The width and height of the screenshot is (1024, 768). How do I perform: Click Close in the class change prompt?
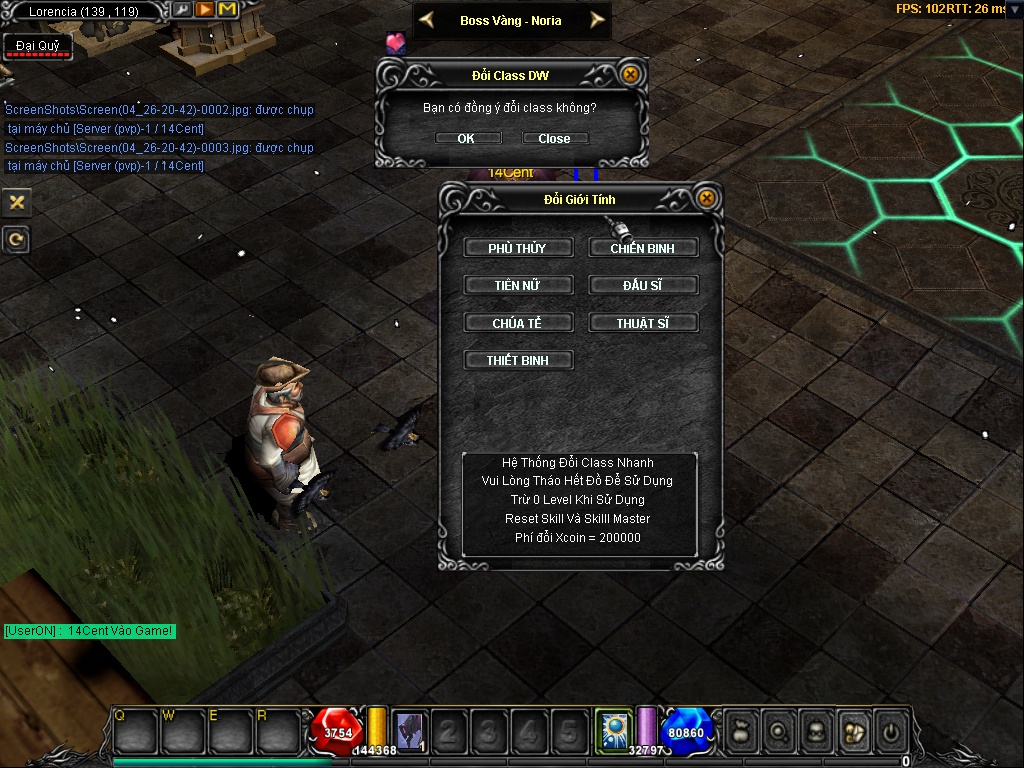pyautogui.click(x=554, y=138)
